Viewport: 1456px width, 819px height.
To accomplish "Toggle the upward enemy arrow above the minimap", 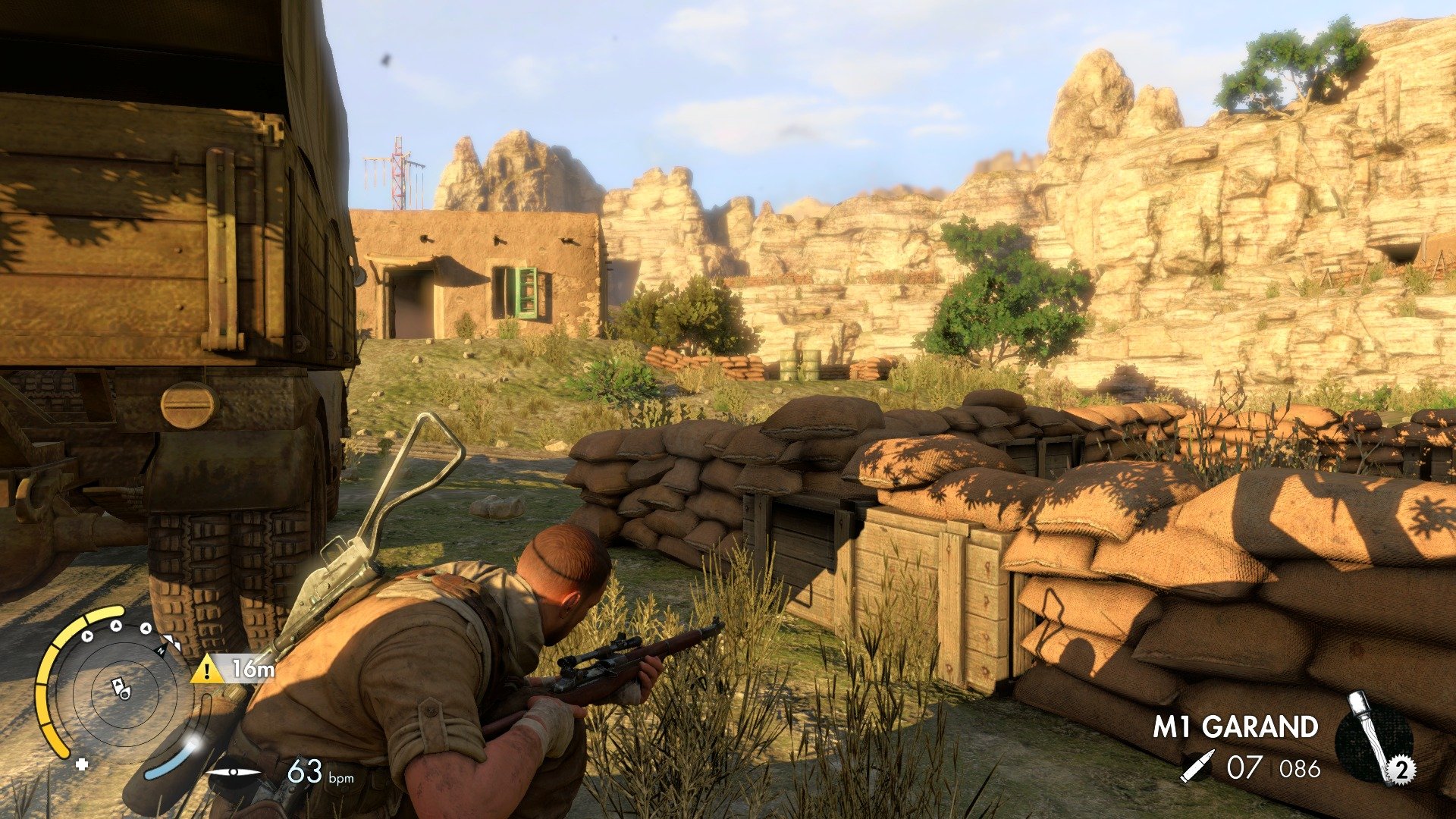I will (x=115, y=625).
